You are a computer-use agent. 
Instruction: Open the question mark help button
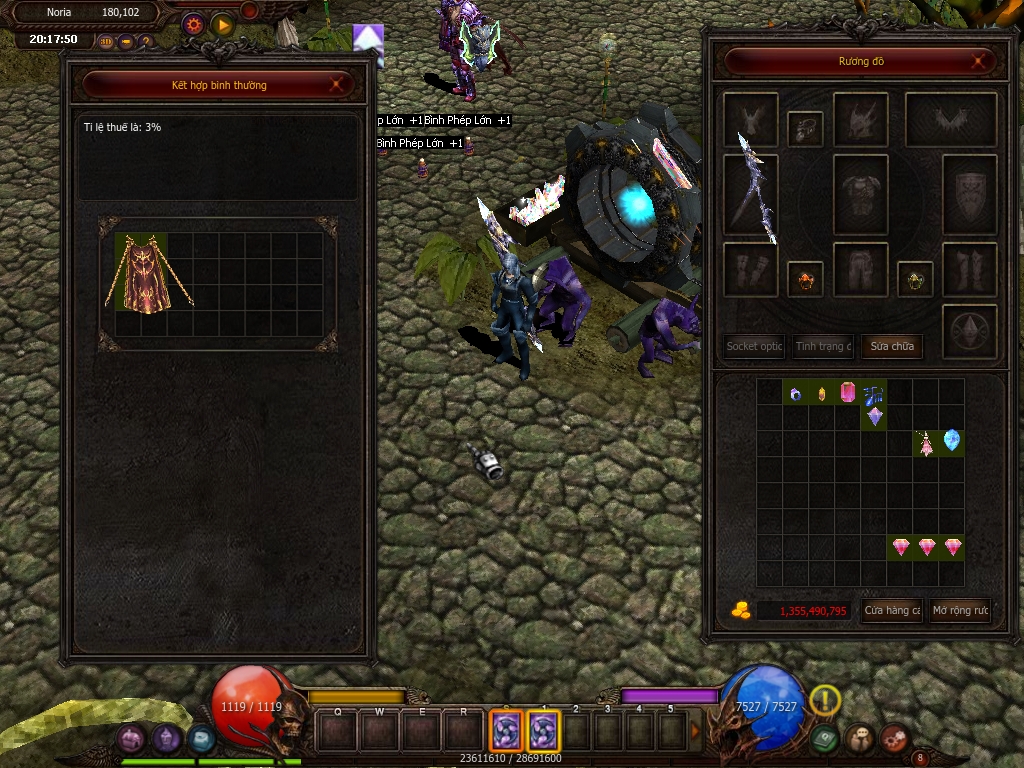pyautogui.click(x=145, y=42)
